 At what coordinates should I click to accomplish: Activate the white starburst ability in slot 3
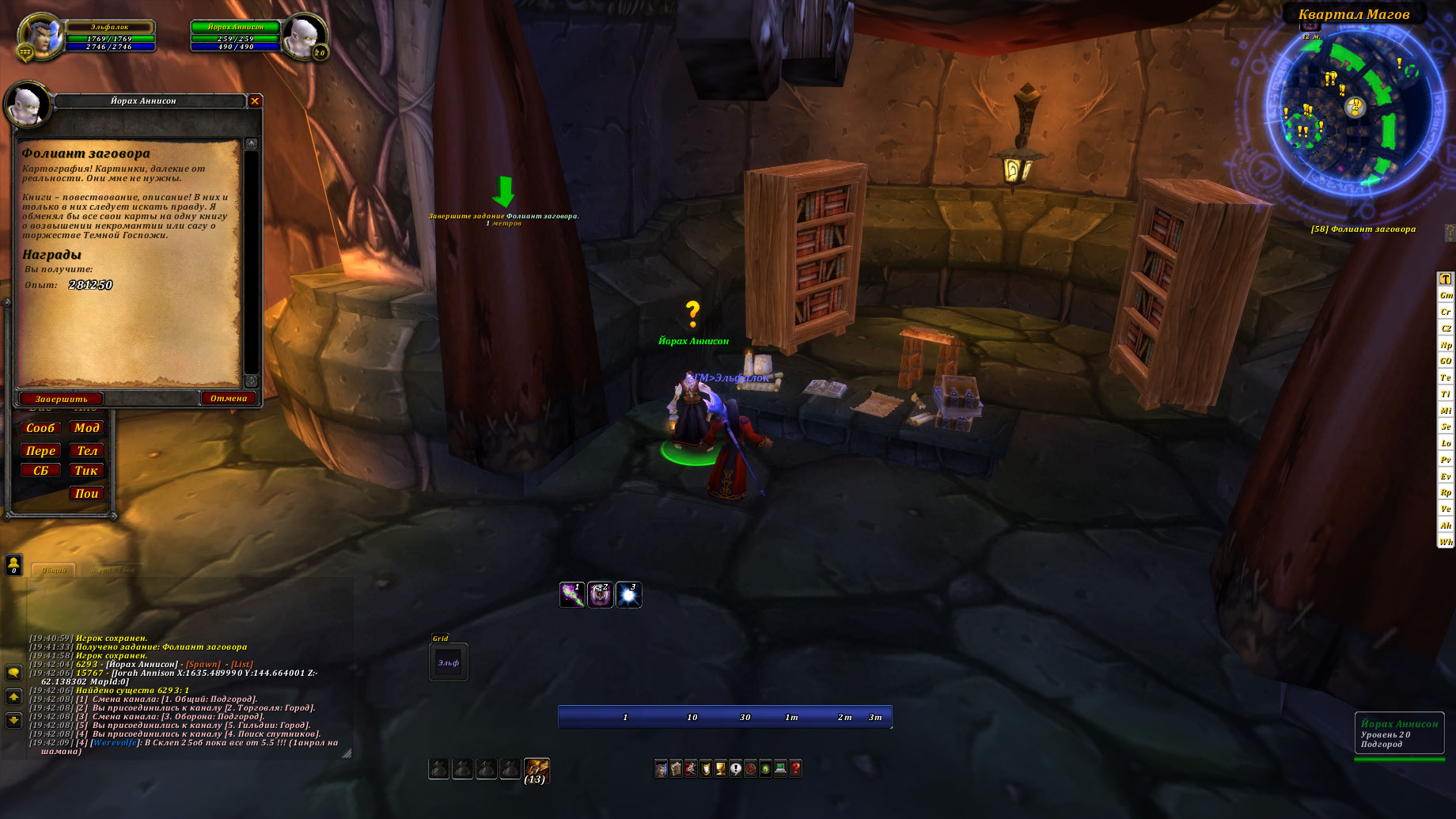pos(628,595)
